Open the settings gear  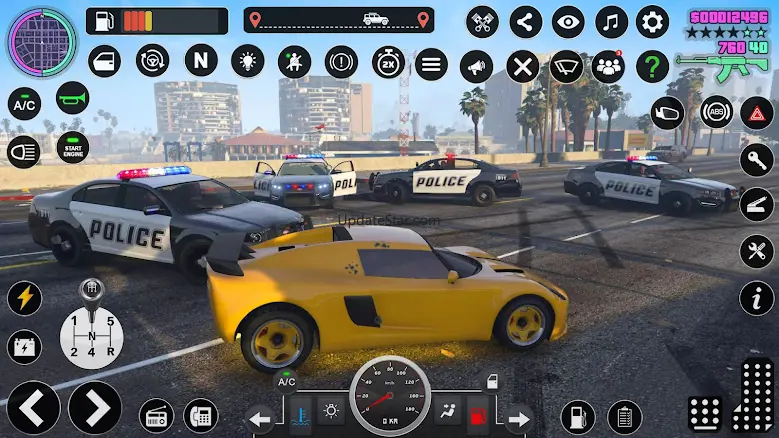tap(652, 21)
